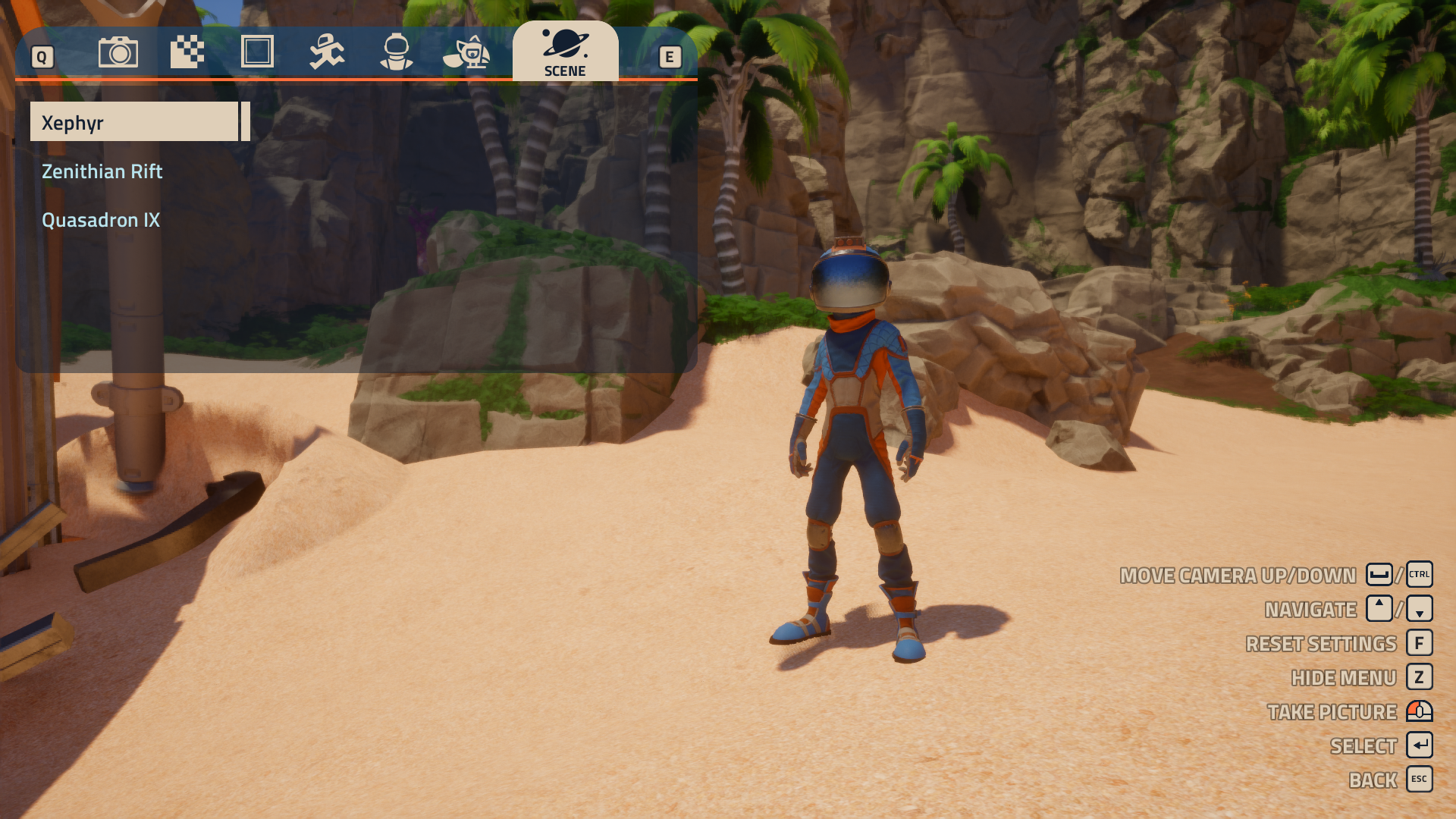Choose the Xephyr scene
Viewport: 1456px width, 819px height.
pos(134,122)
